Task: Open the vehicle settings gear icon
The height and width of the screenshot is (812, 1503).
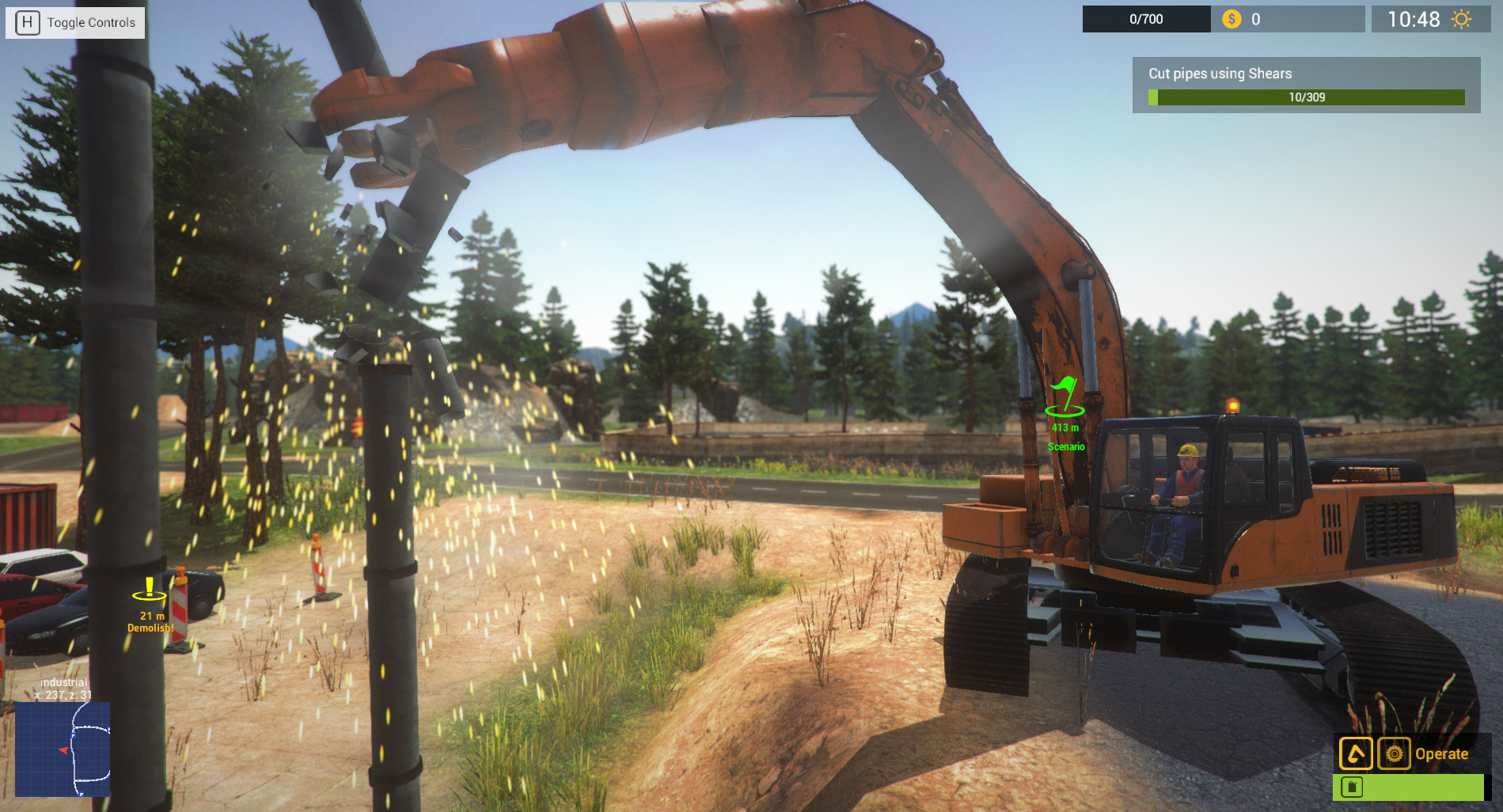Action: click(x=1395, y=753)
